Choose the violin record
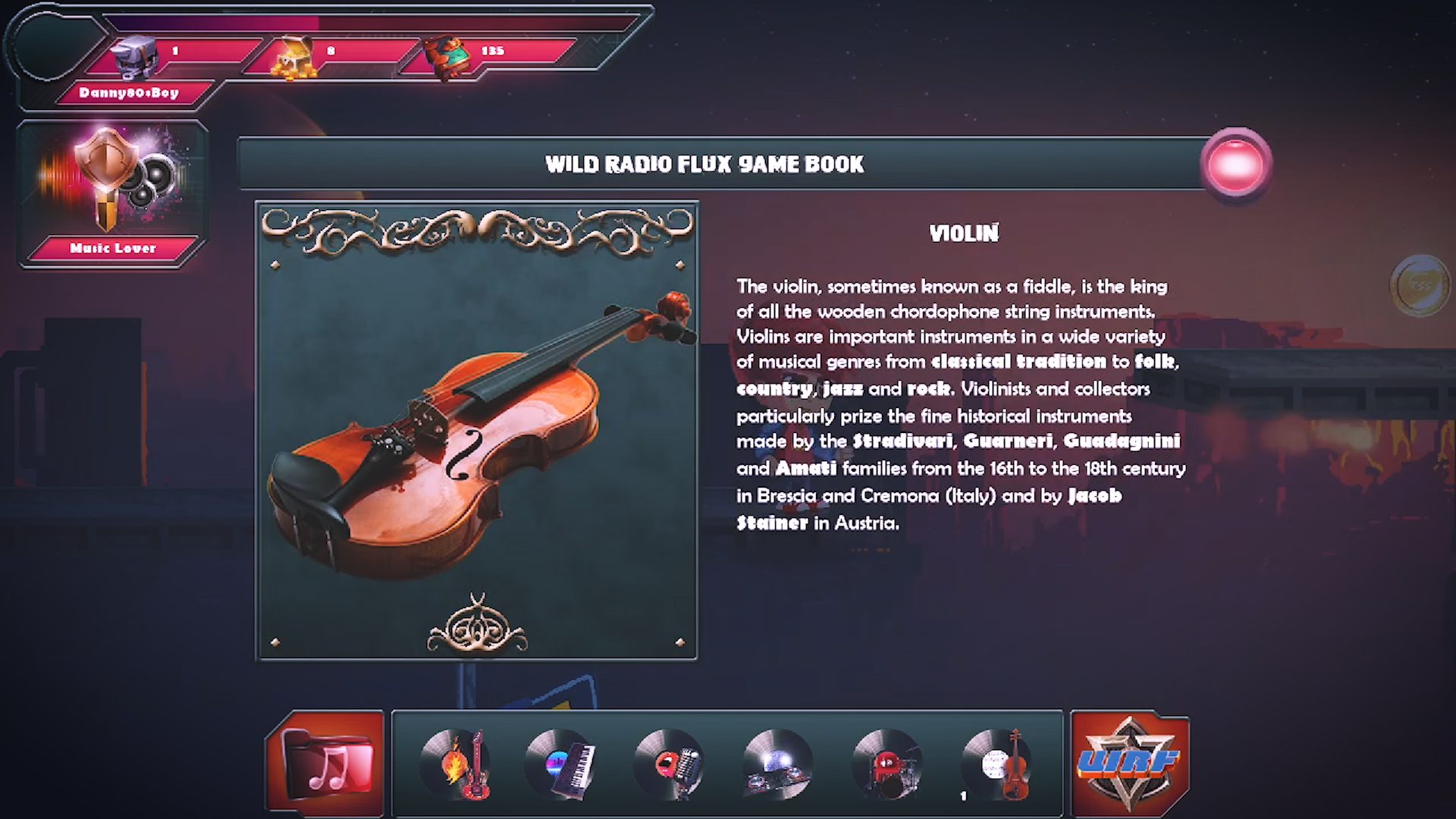The width and height of the screenshot is (1456, 819). (996, 764)
